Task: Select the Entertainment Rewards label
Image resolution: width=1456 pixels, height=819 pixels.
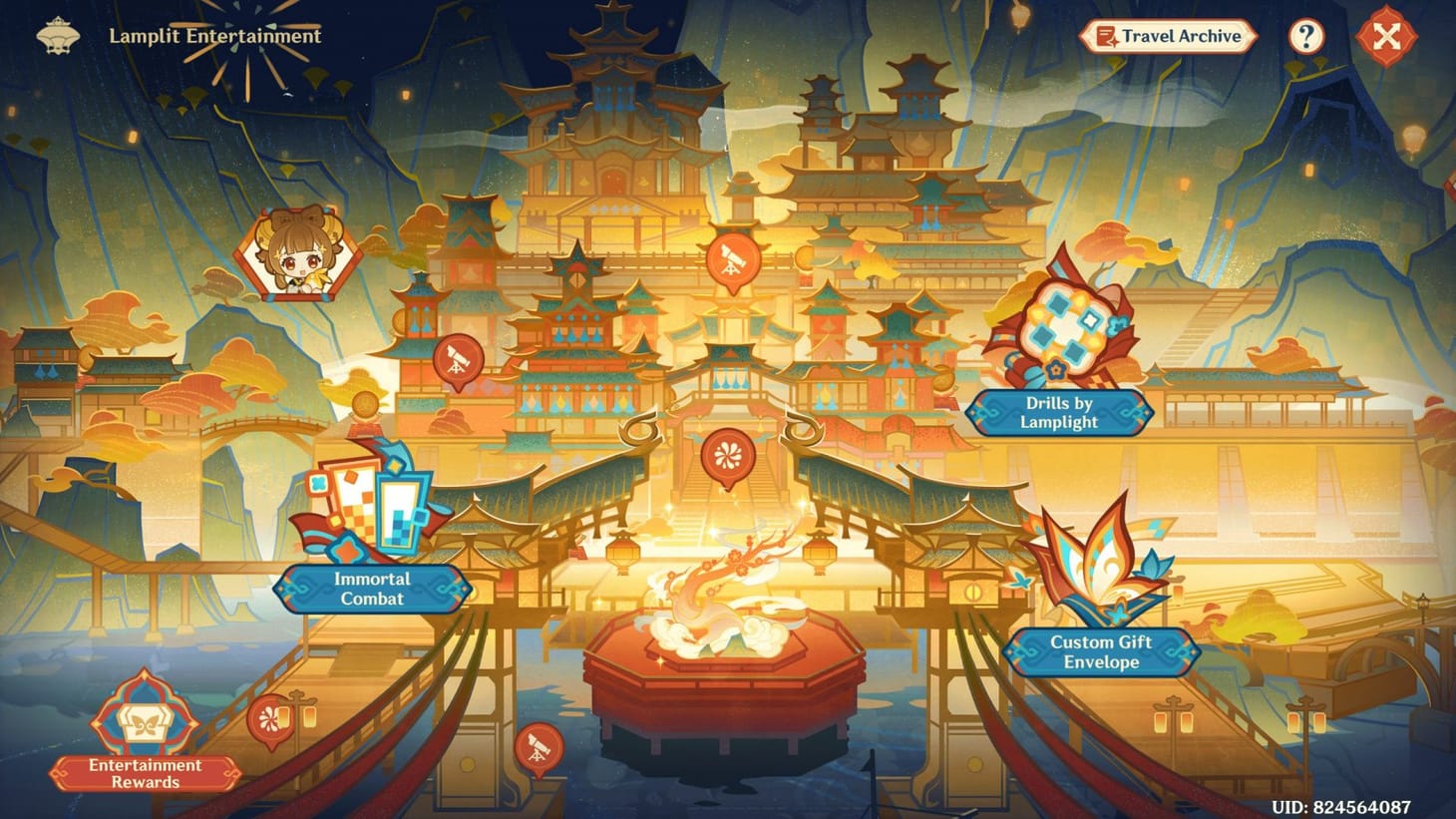Action: click(143, 774)
